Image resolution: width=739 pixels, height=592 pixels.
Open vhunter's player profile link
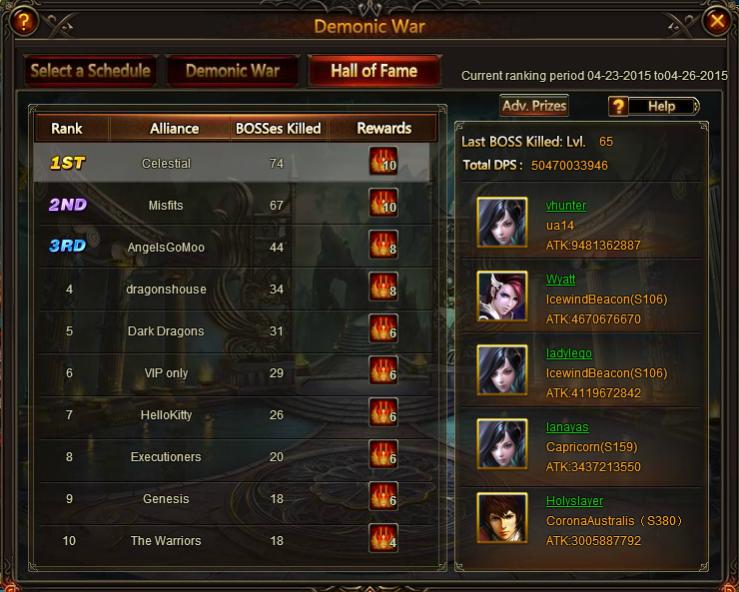(566, 205)
